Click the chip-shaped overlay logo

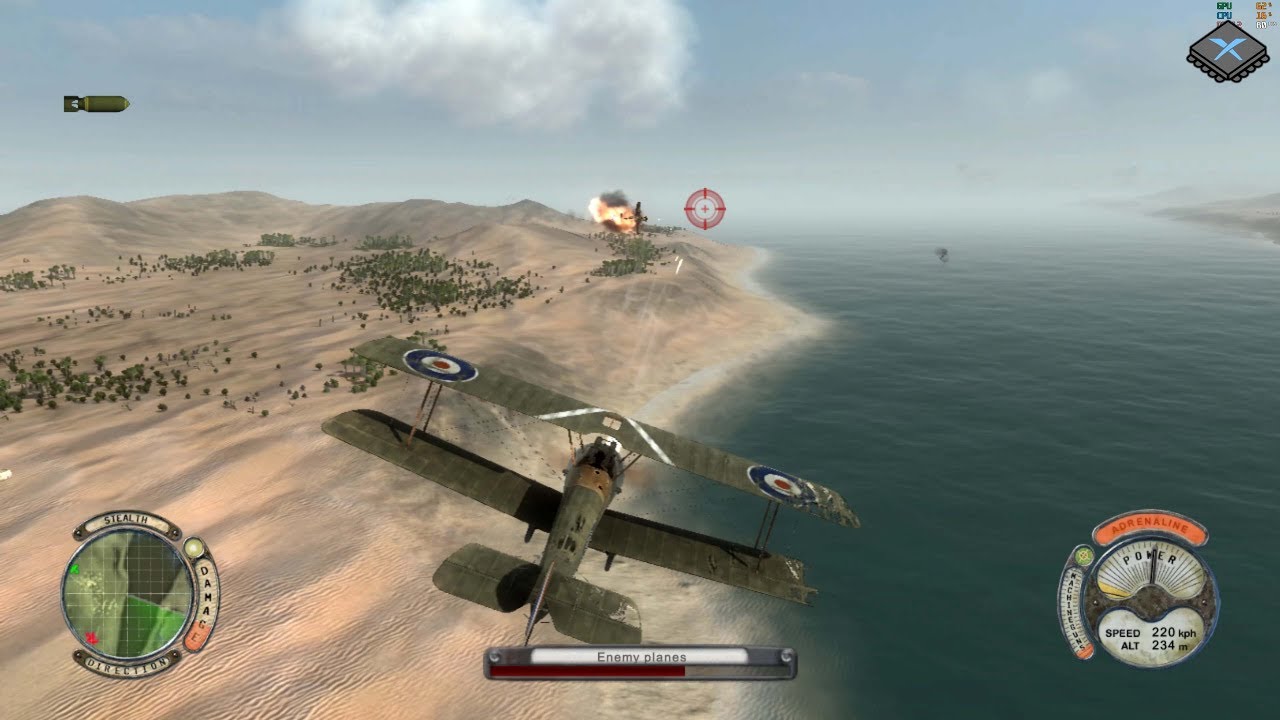pyautogui.click(x=1227, y=51)
